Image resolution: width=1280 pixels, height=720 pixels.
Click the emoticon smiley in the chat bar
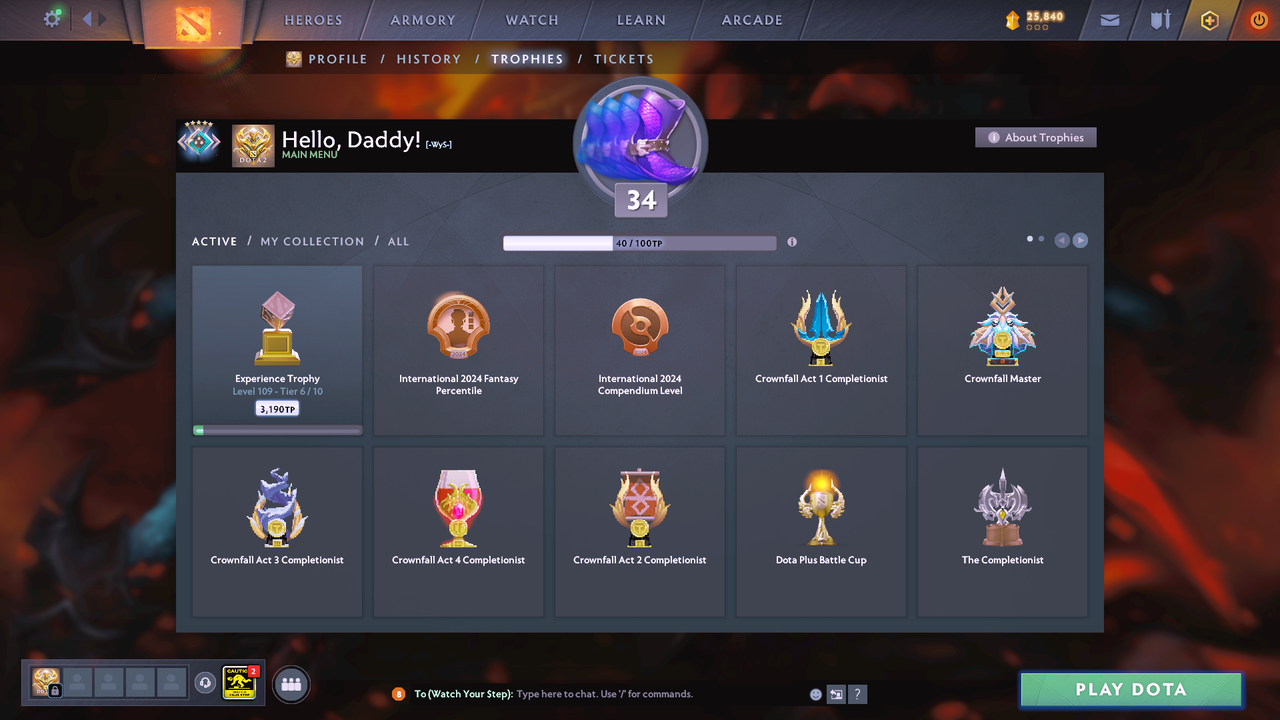(x=815, y=693)
